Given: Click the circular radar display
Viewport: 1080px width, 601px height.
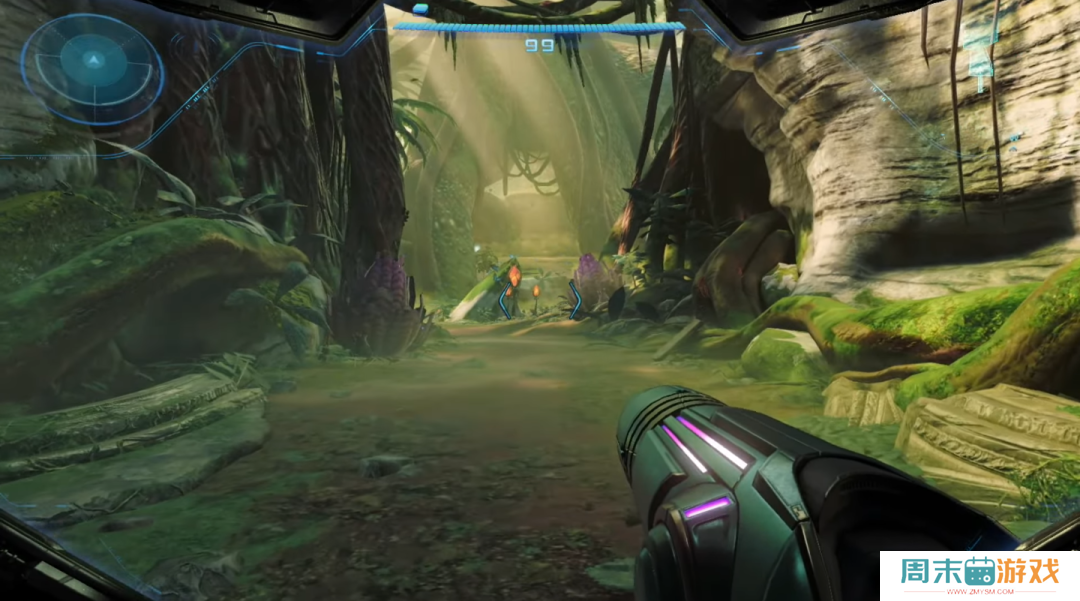Looking at the screenshot, I should coord(92,67).
